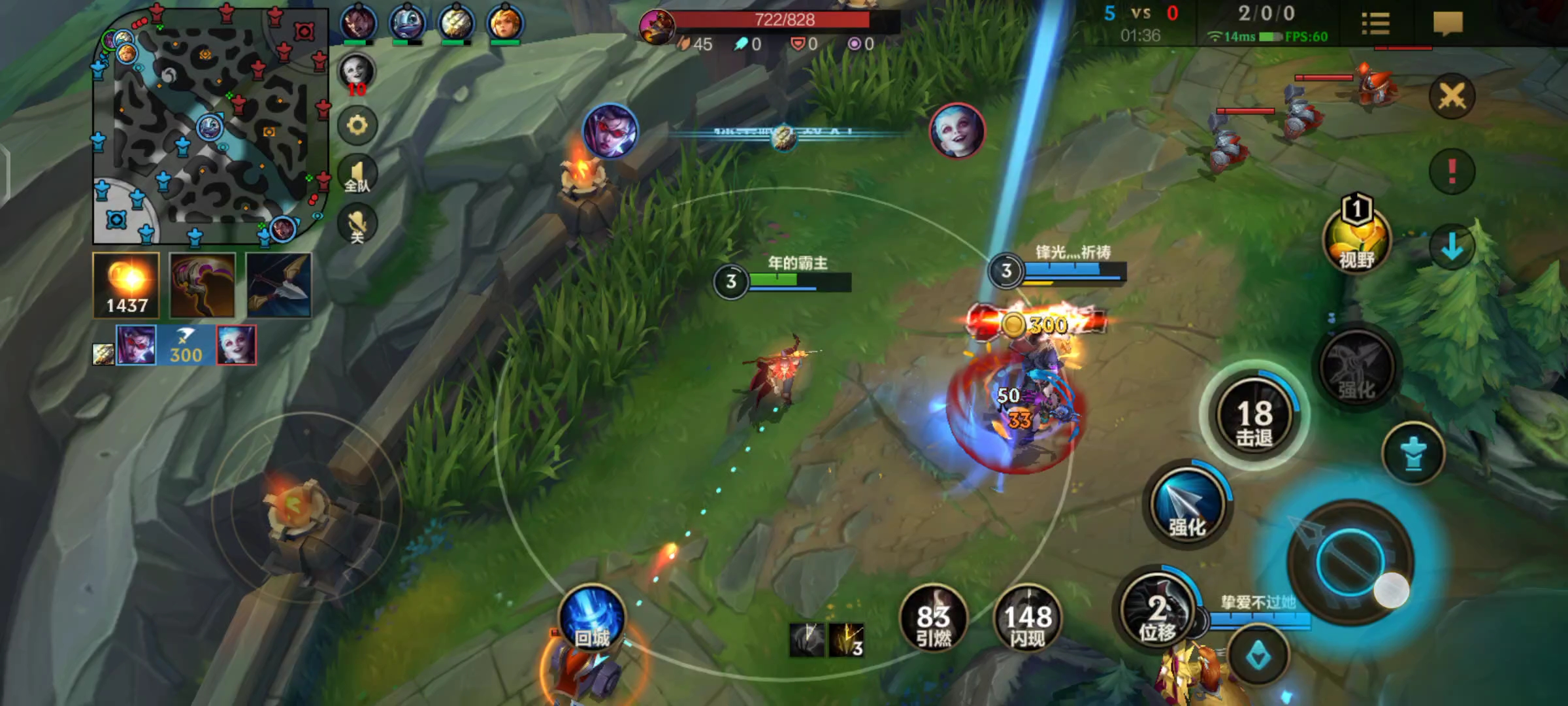Target towers with the turret button
This screenshot has height=706, width=1568.
tap(1413, 454)
